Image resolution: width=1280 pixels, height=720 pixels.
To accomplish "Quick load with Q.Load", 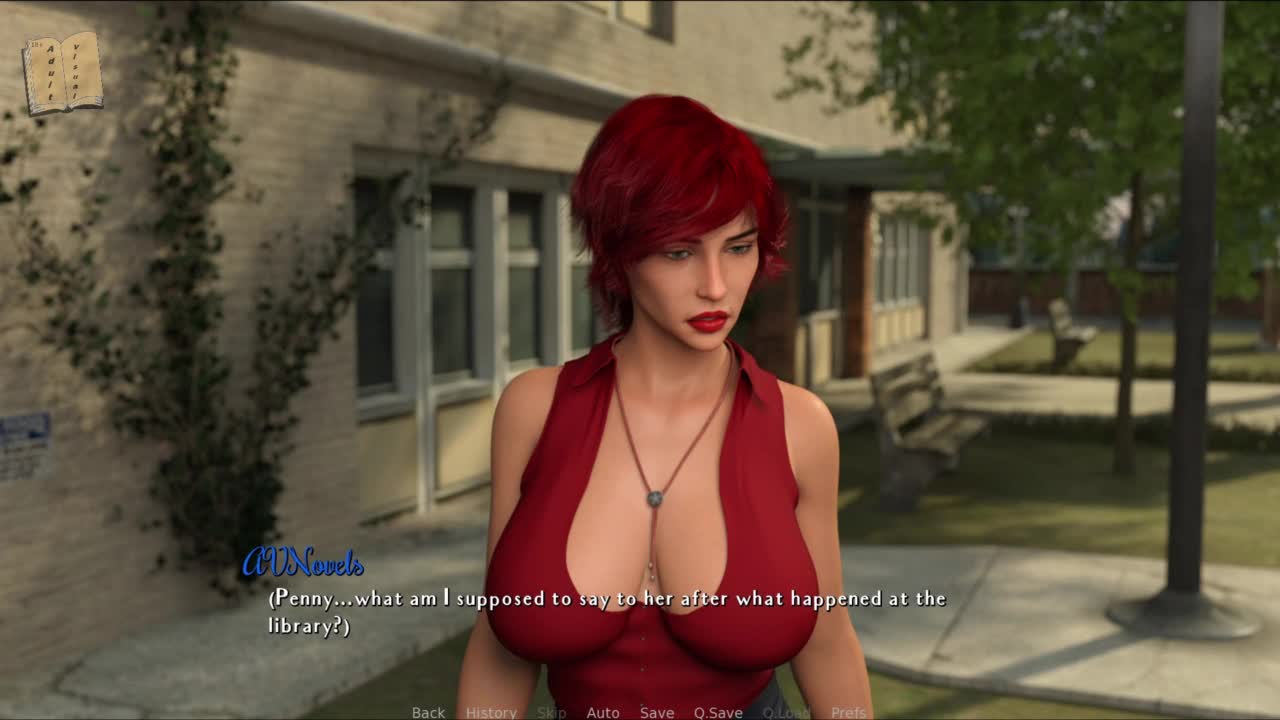I will pyautogui.click(x=786, y=712).
